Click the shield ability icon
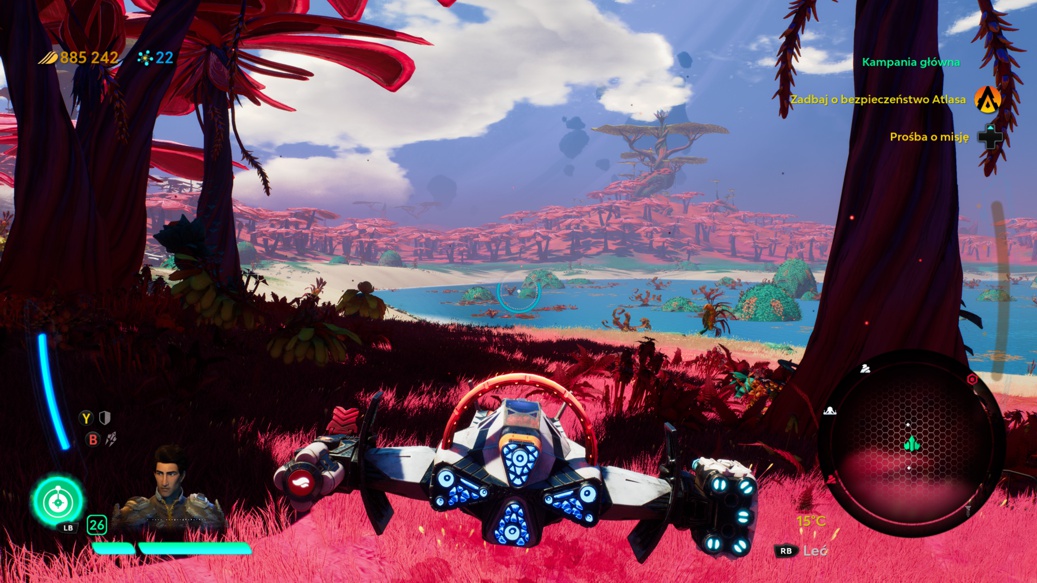 click(x=105, y=419)
